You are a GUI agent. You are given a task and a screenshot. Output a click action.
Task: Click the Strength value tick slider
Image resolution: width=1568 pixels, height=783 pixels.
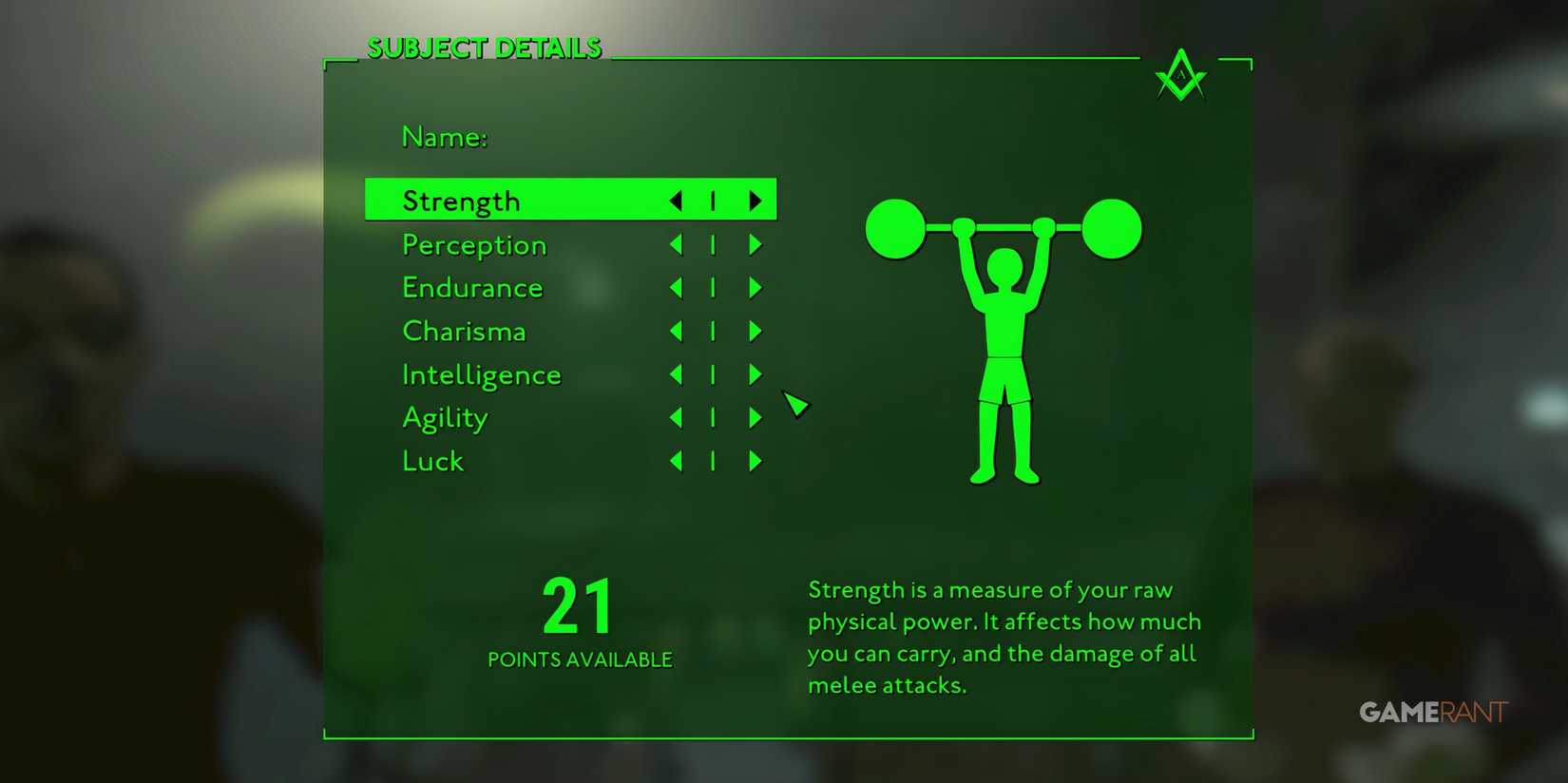[713, 201]
